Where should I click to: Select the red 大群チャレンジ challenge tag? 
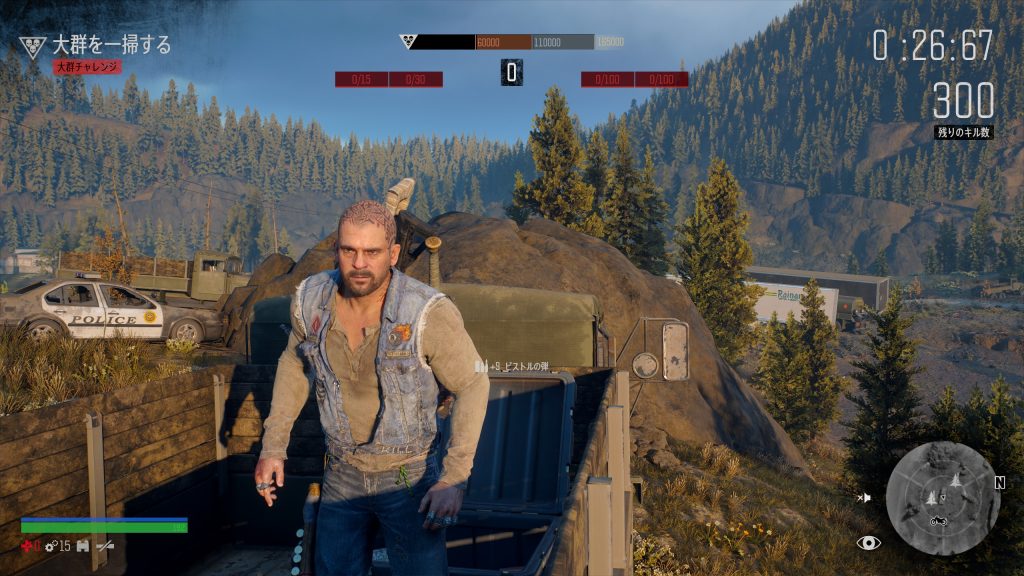point(87,67)
